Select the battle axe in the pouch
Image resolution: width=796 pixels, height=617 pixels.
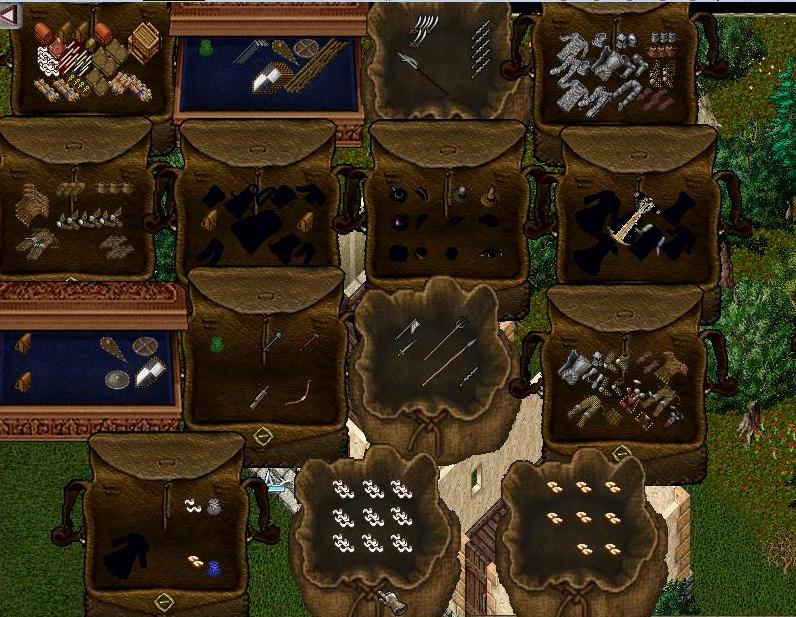click(x=408, y=329)
